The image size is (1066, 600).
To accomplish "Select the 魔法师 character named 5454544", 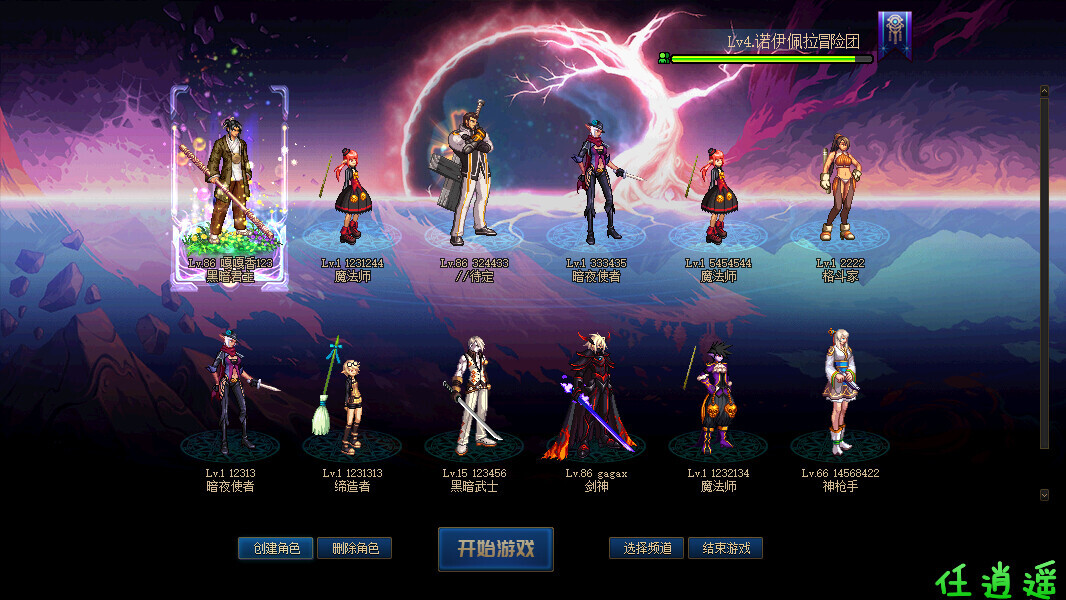I will (718, 200).
